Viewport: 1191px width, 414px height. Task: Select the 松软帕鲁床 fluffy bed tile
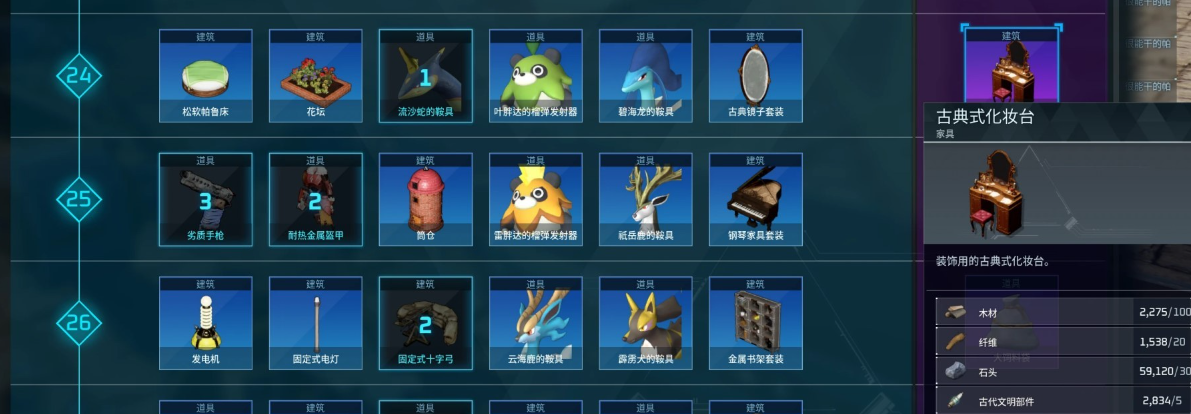point(205,76)
